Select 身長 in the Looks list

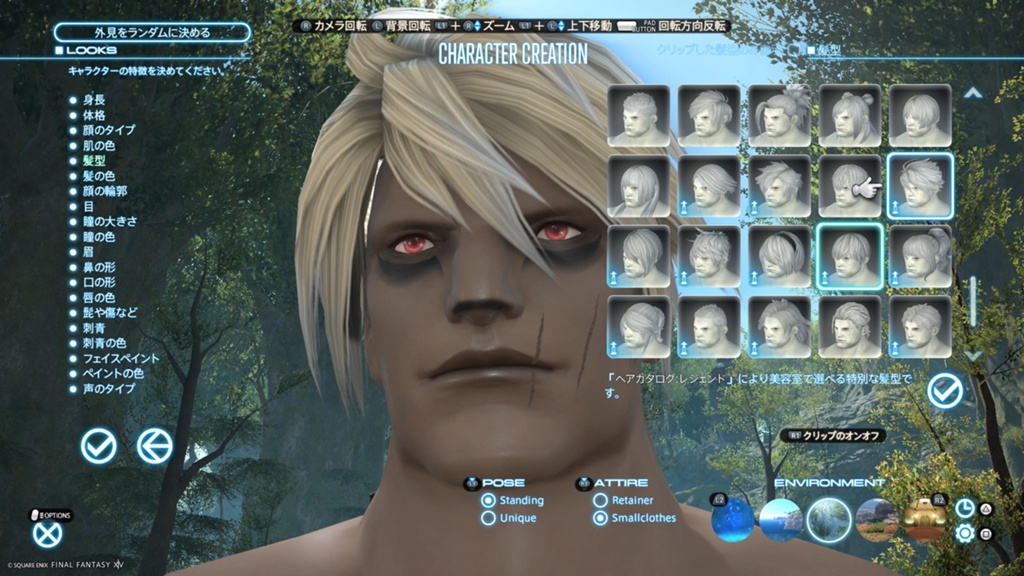[x=95, y=100]
